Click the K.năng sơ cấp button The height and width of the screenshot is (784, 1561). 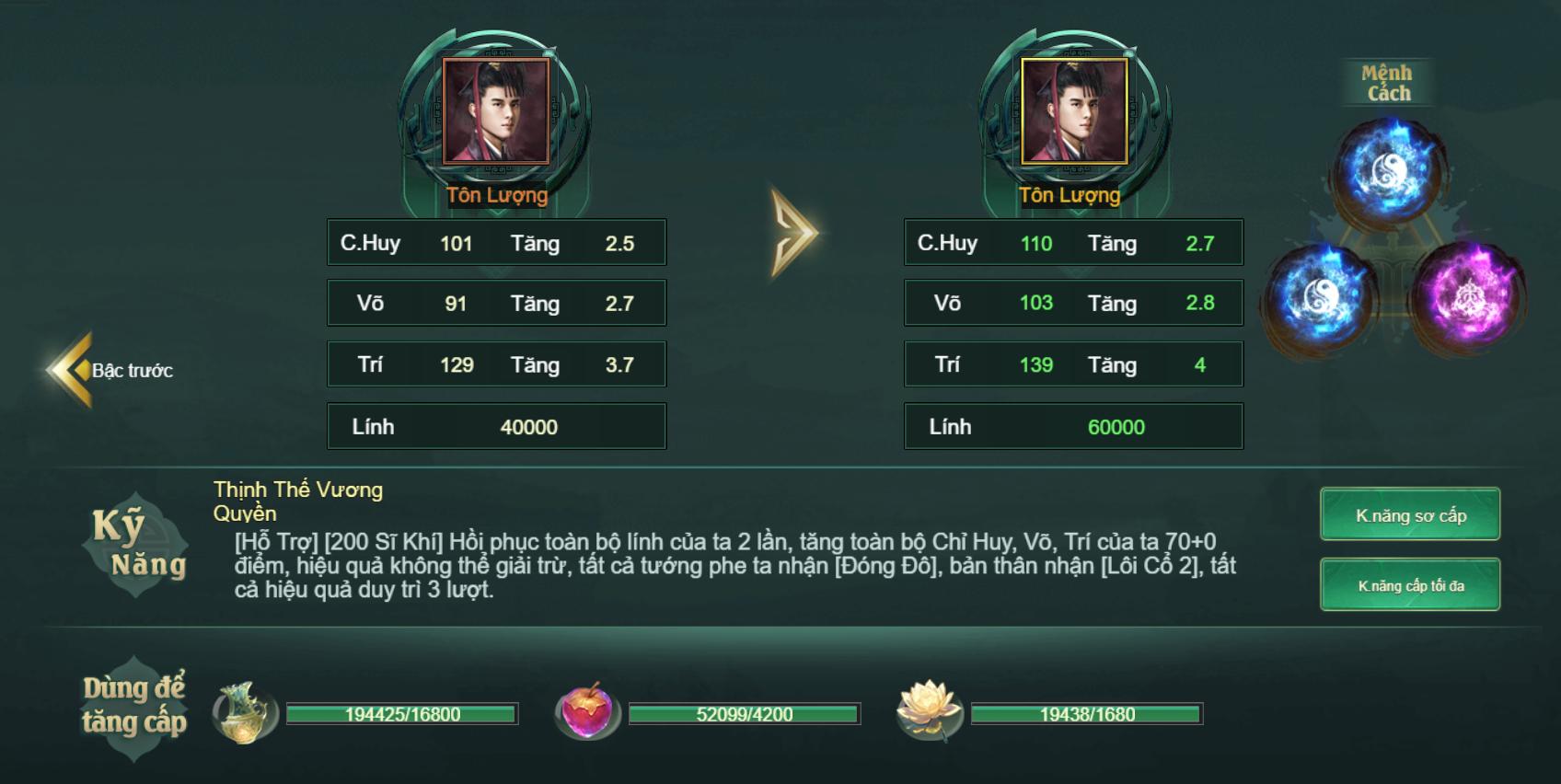click(1409, 515)
